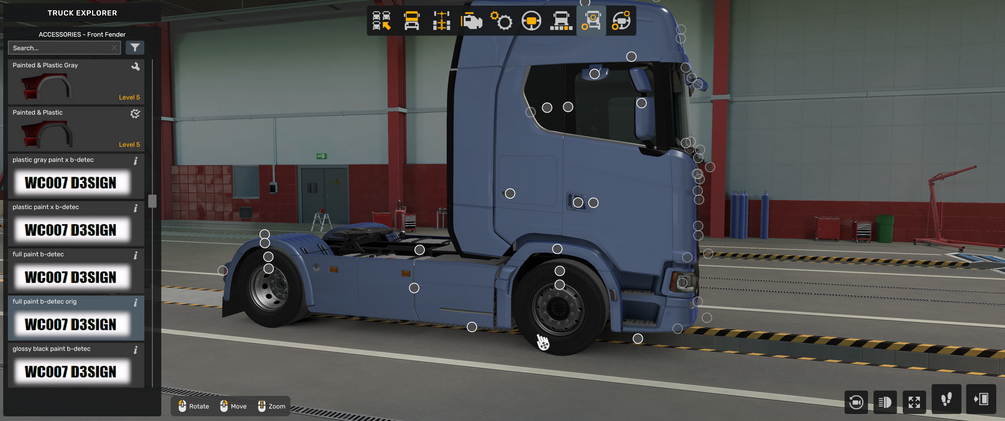Viewport: 1005px width, 421px height.
Task: Select the full paint b-detec orig fender
Action: pyautogui.click(x=76, y=318)
